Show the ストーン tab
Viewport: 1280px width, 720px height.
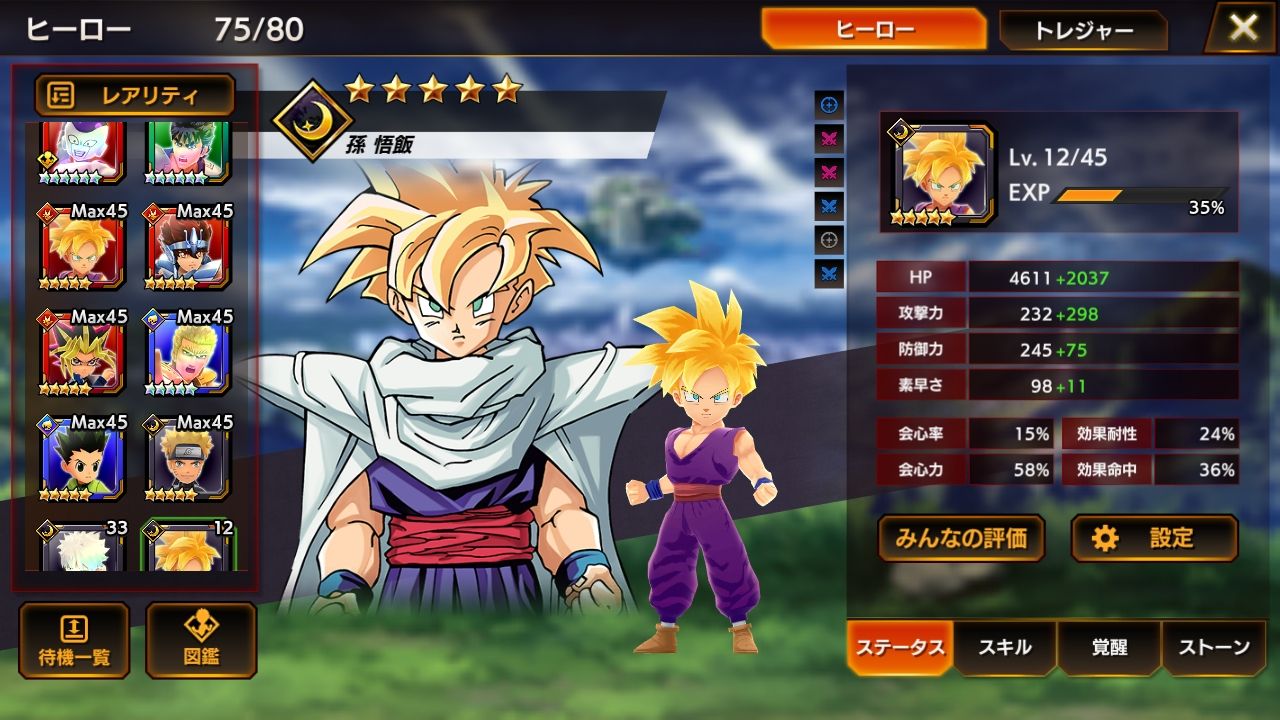coord(1213,648)
